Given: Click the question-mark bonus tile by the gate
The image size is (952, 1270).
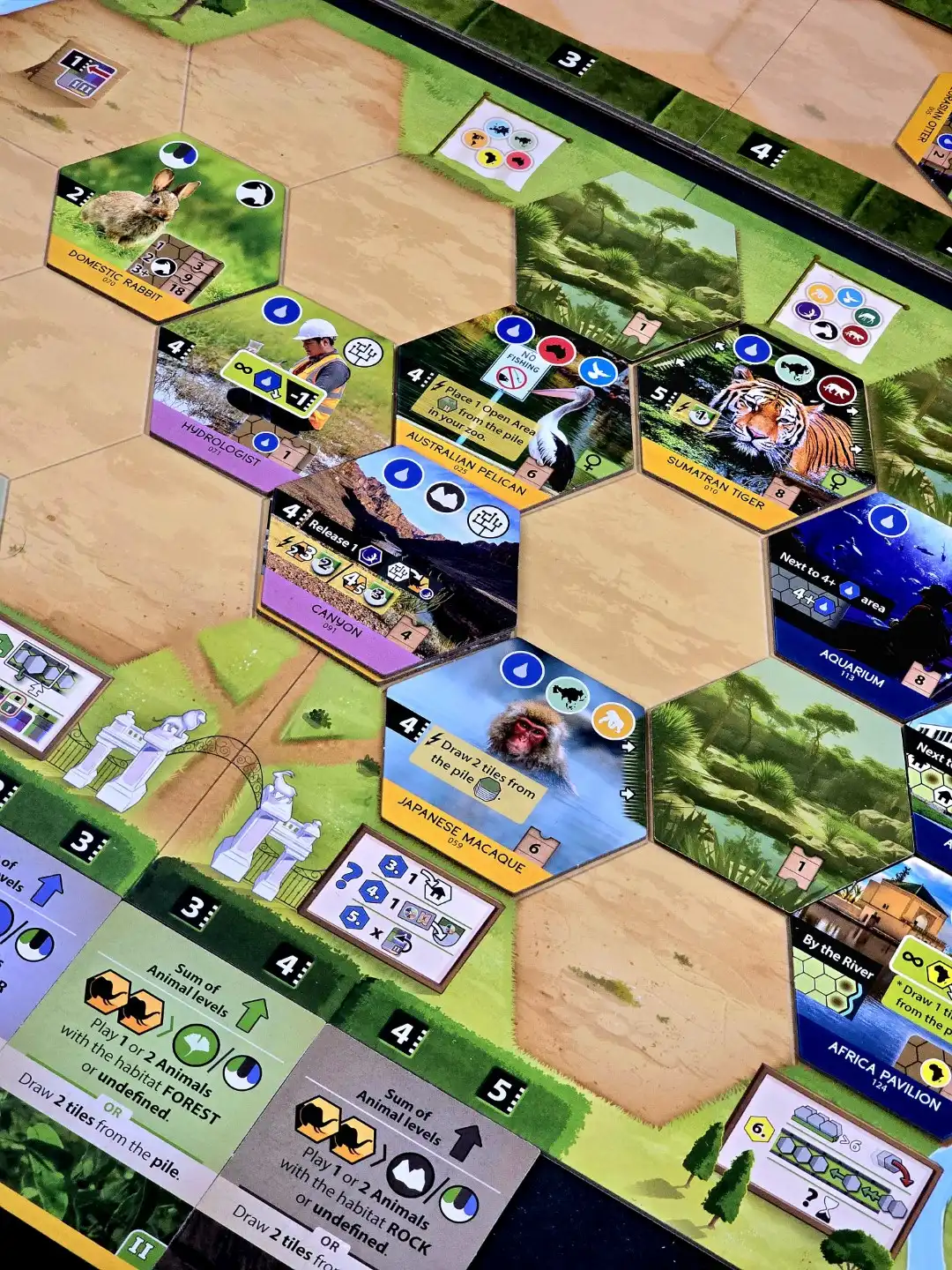Looking at the screenshot, I should (401, 904).
